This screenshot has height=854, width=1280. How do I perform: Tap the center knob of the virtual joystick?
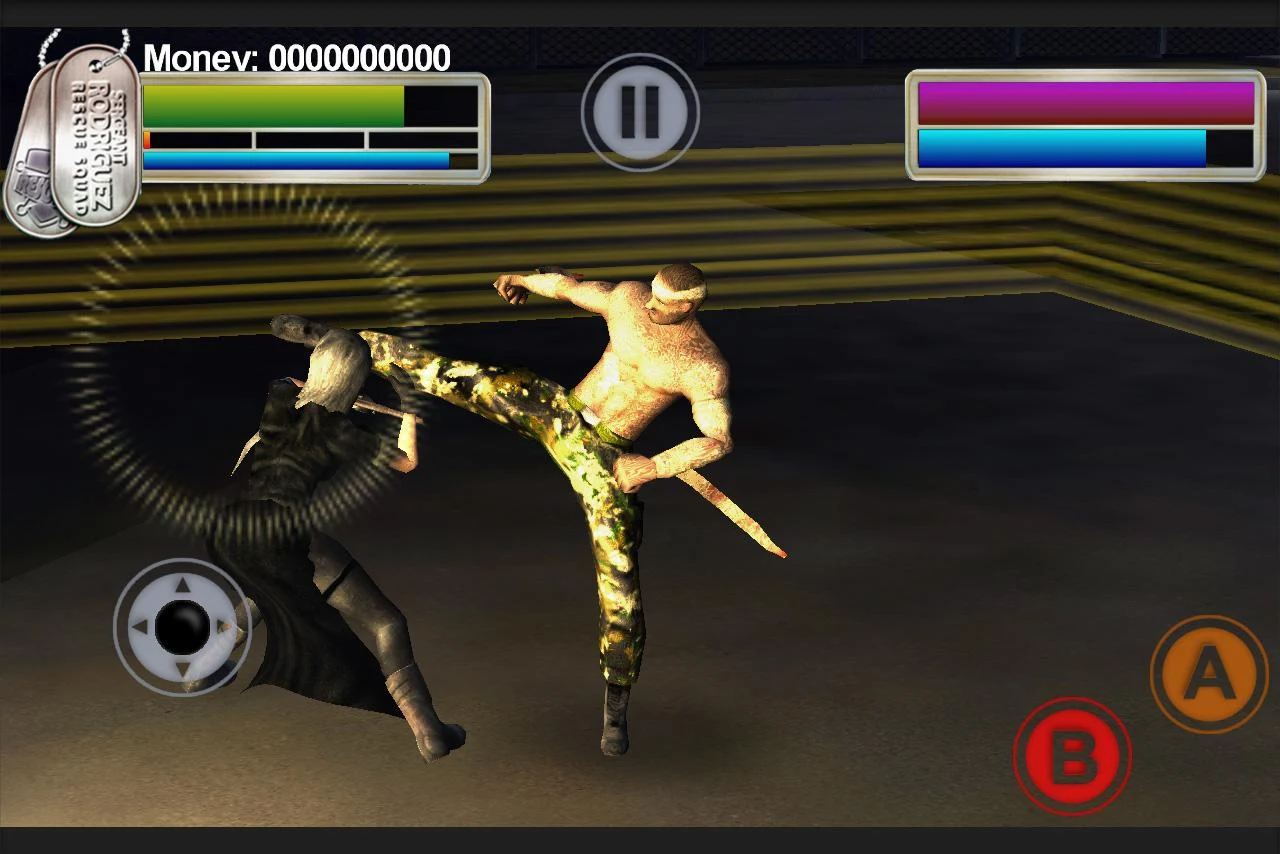pos(182,628)
